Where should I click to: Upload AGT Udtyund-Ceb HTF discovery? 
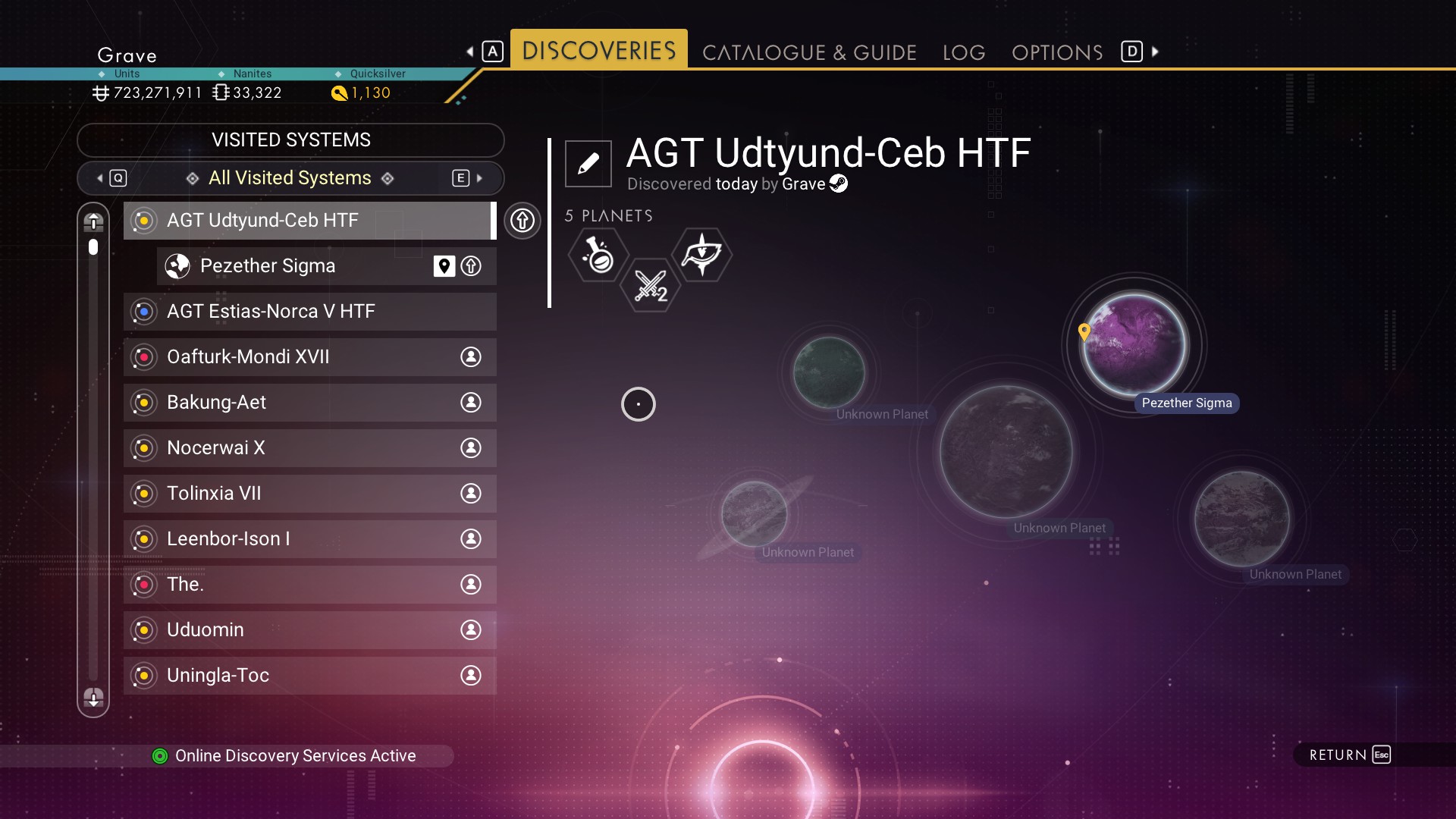click(x=522, y=221)
